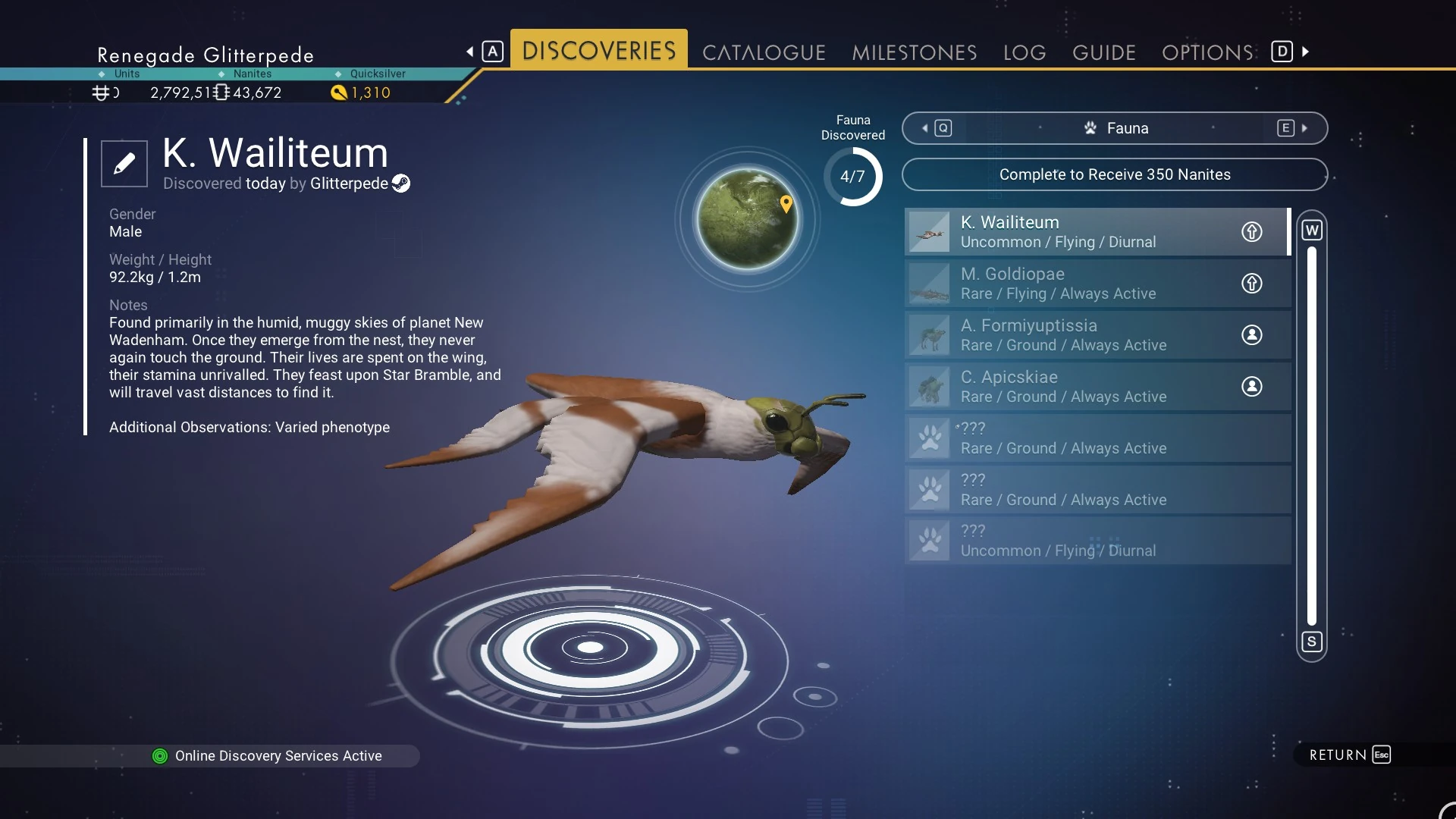This screenshot has width=1456, height=819.
Task: Click the planet globe thumbnail
Action: 747,220
